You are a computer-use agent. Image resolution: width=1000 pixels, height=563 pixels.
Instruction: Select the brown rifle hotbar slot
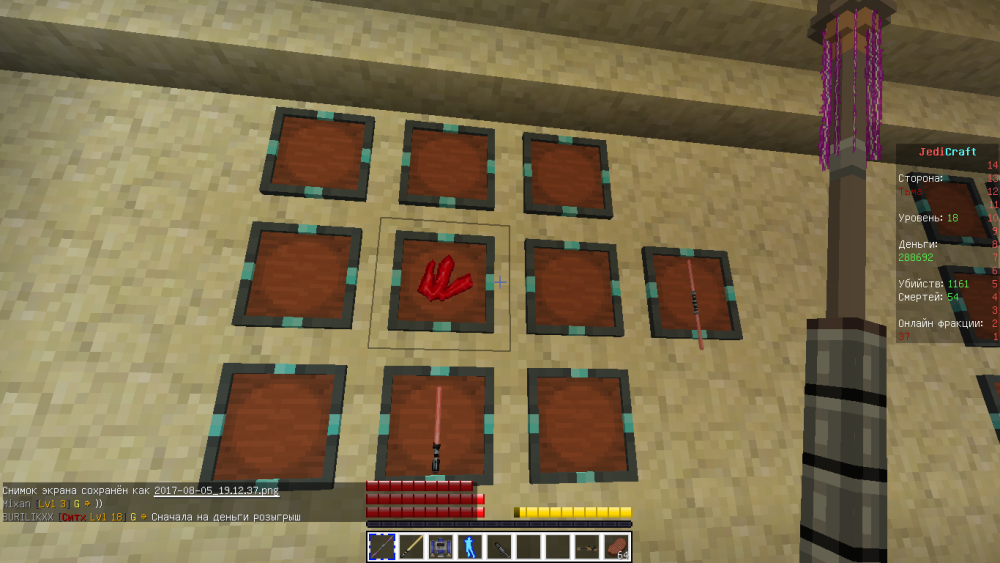point(586,547)
